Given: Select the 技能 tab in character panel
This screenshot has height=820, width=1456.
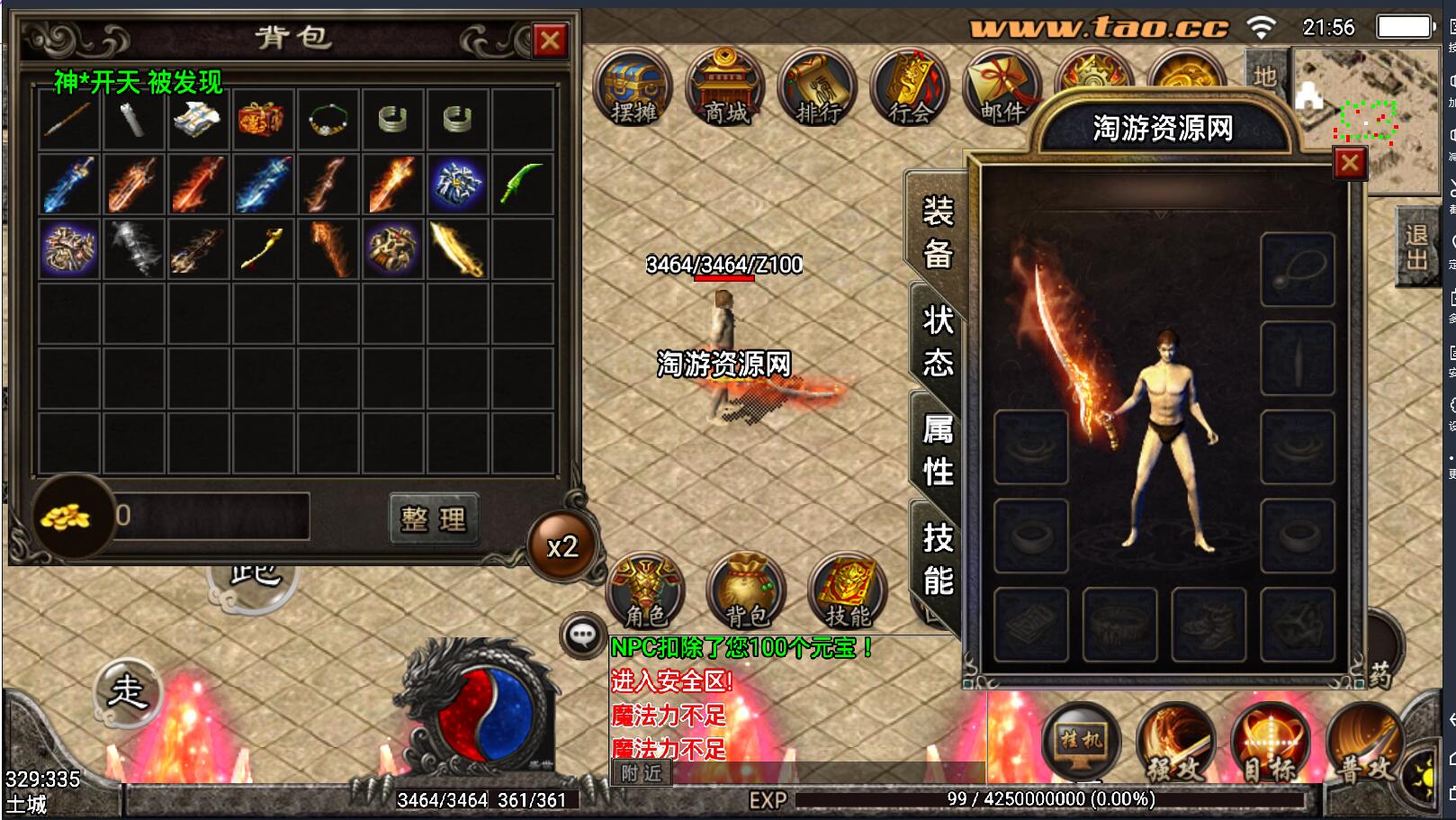Looking at the screenshot, I should pos(937,560).
